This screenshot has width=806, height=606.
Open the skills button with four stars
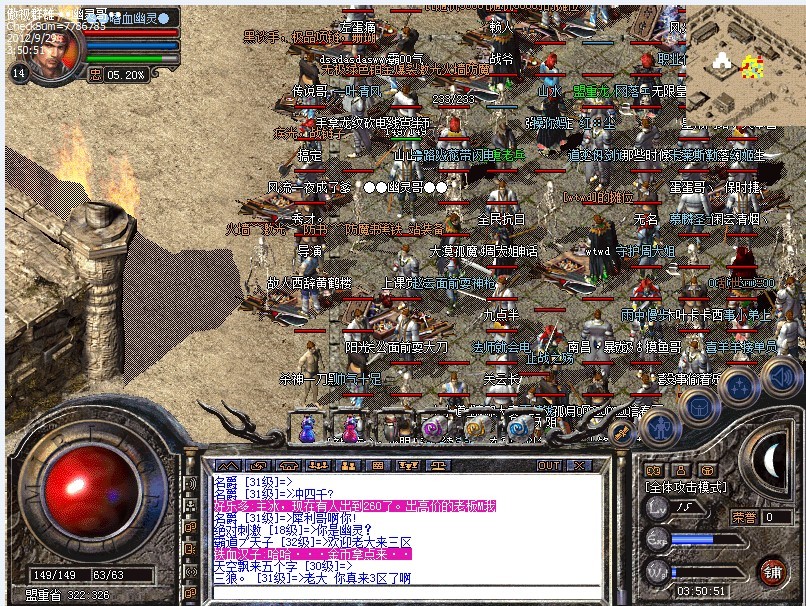click(x=739, y=386)
